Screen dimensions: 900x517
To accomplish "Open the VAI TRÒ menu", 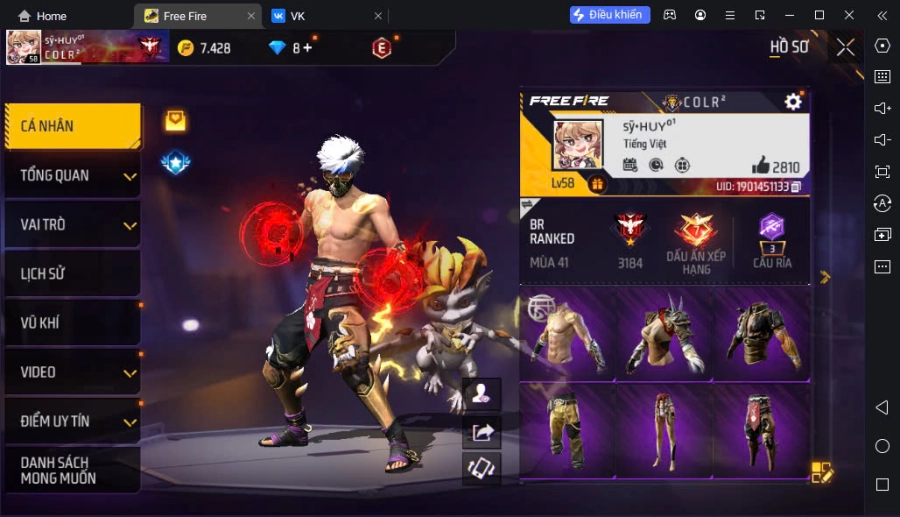I will pyautogui.click(x=71, y=225).
